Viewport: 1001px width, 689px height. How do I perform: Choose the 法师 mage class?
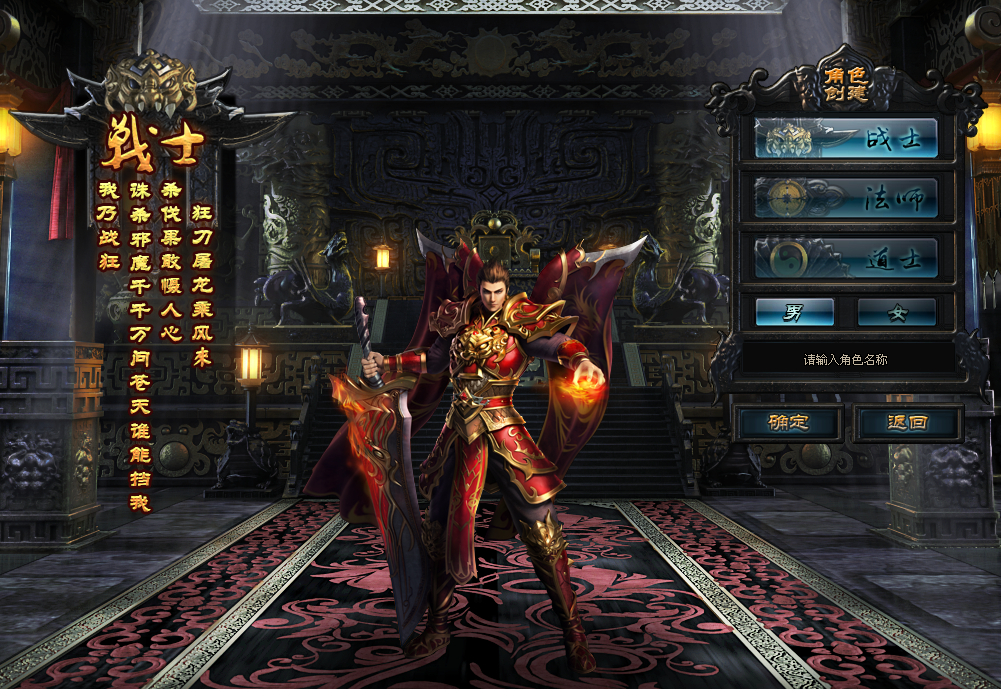(846, 198)
